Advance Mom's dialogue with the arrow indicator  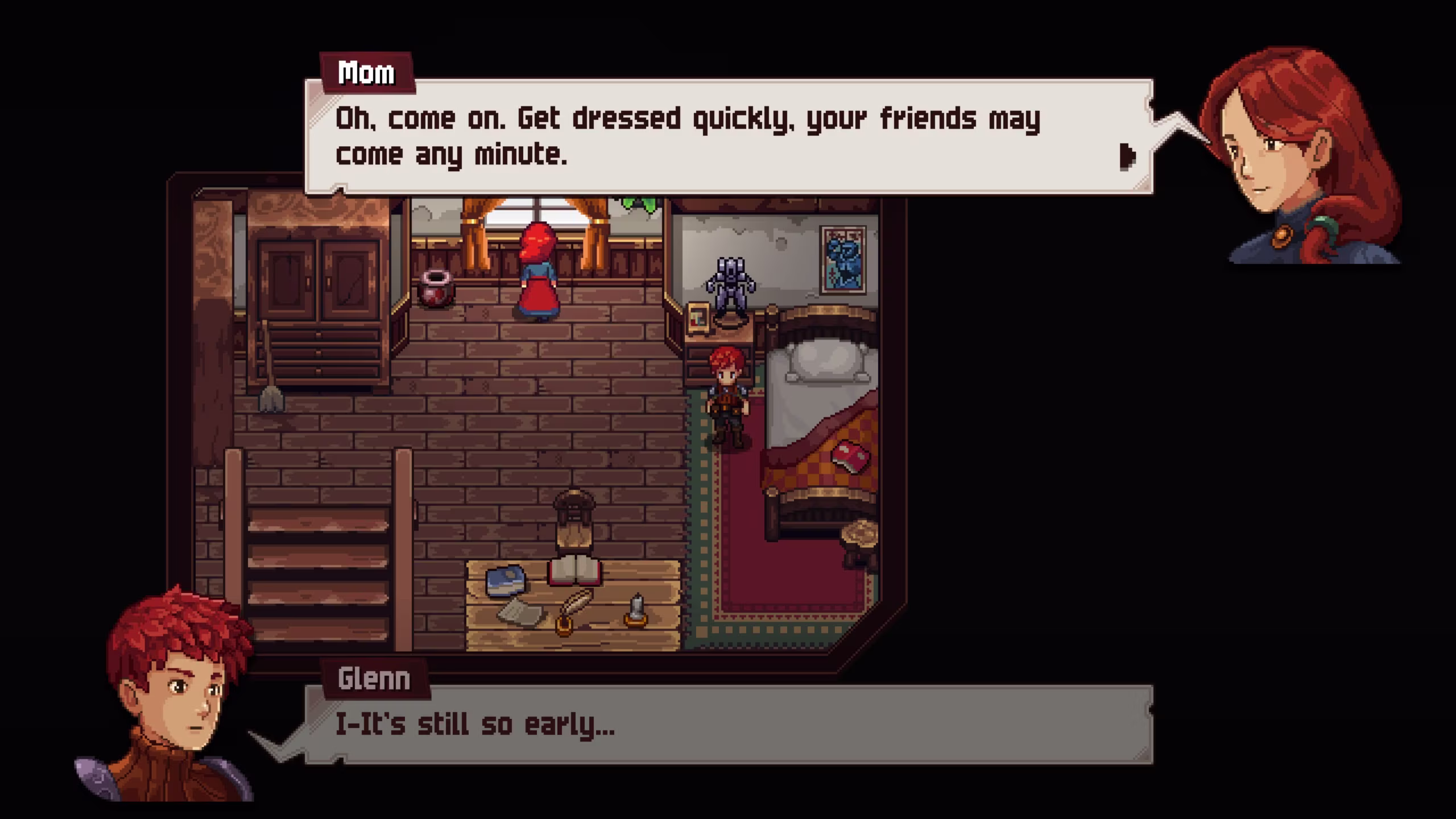pyautogui.click(x=1127, y=156)
